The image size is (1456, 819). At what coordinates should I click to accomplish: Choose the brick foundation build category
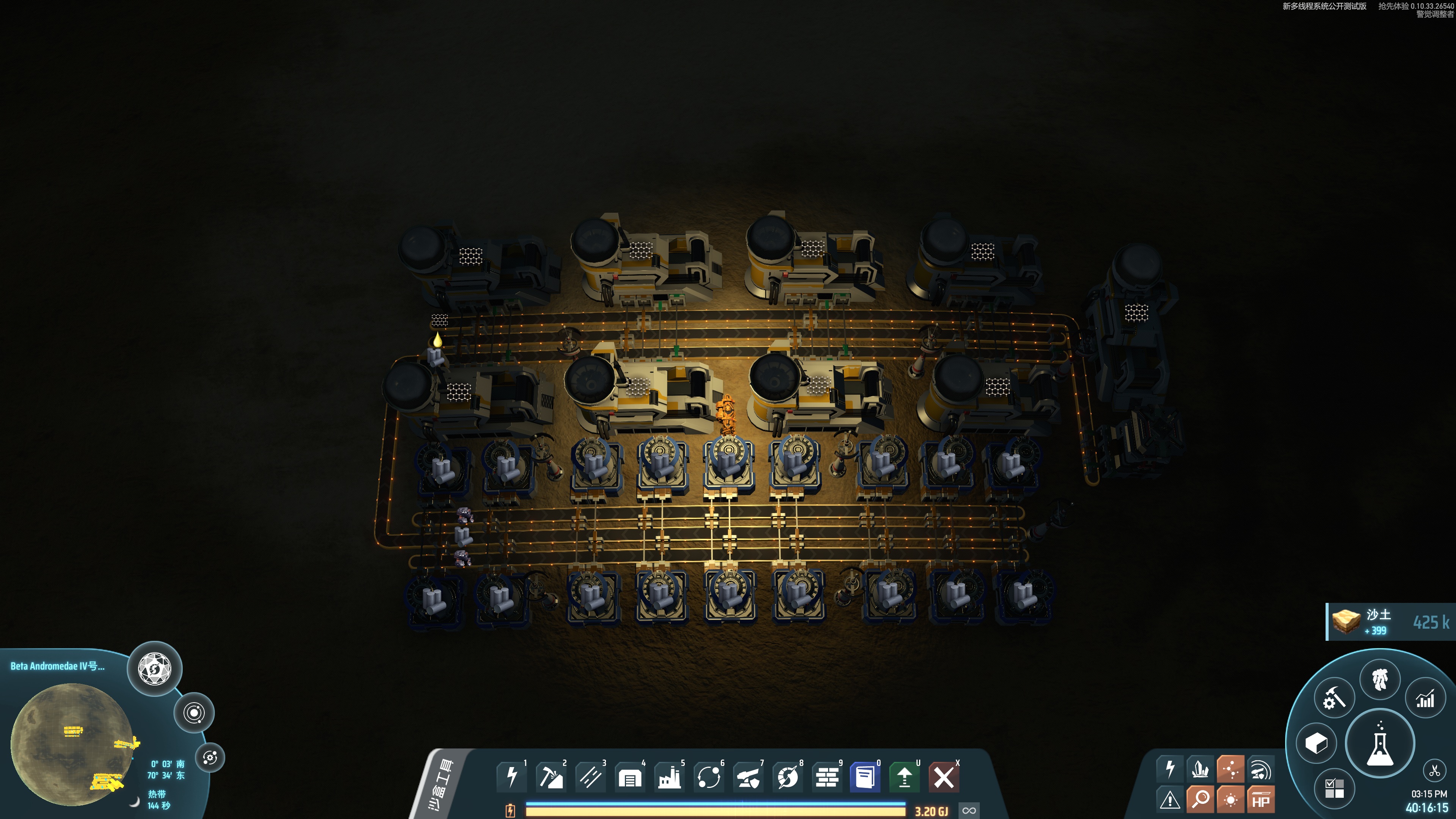[827, 777]
